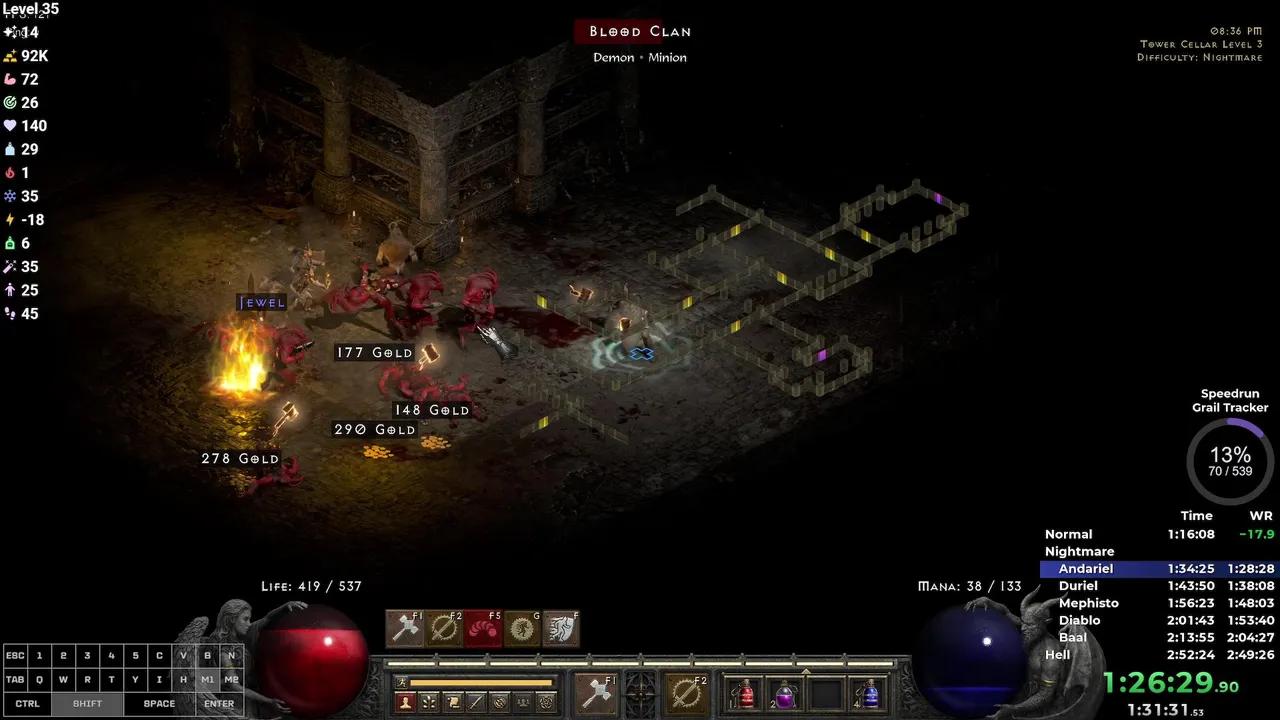Select the red worm skill marked F5
This screenshot has width=1280, height=720.
(483, 628)
